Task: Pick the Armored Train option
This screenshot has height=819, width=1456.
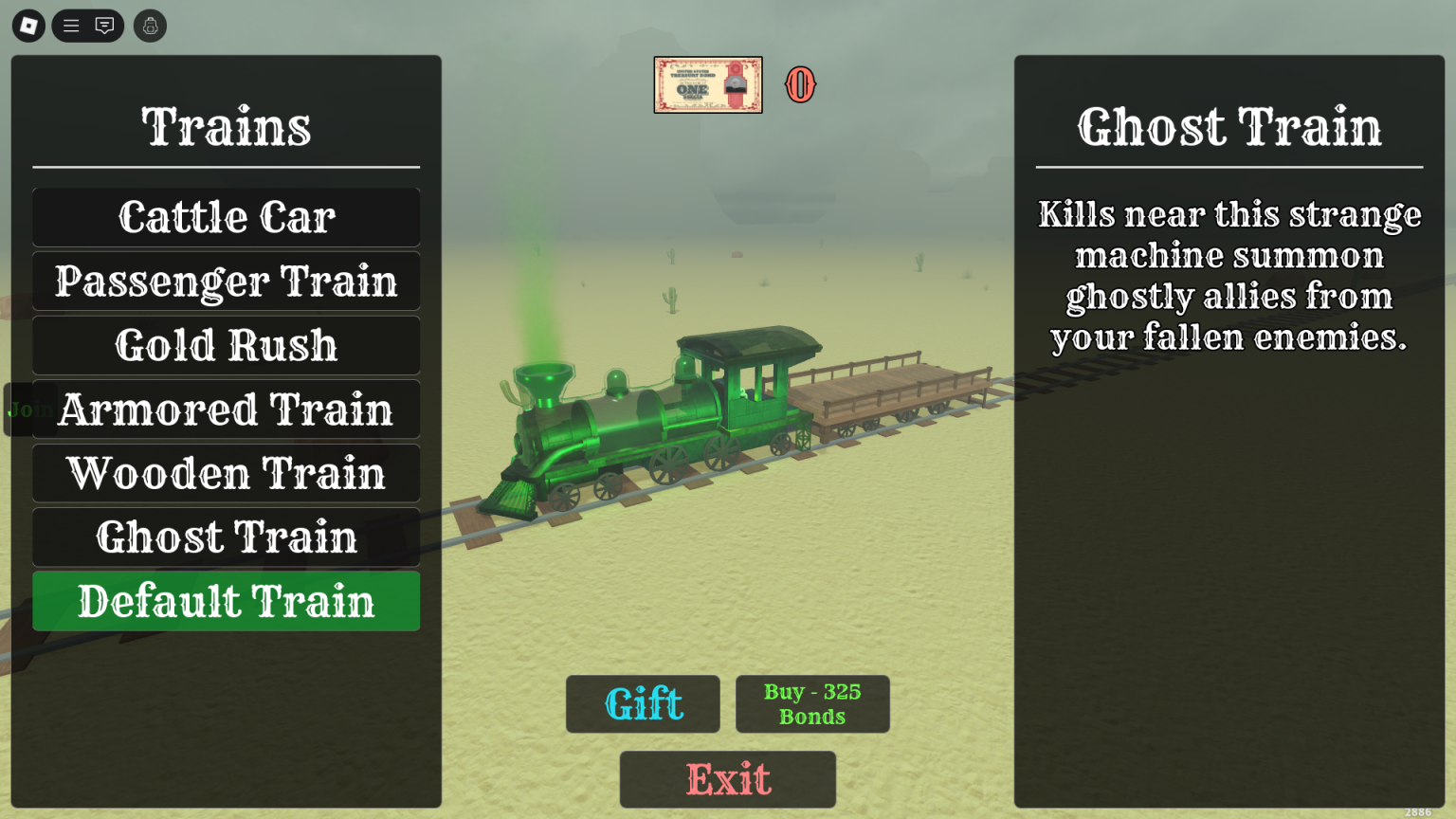Action: point(226,409)
